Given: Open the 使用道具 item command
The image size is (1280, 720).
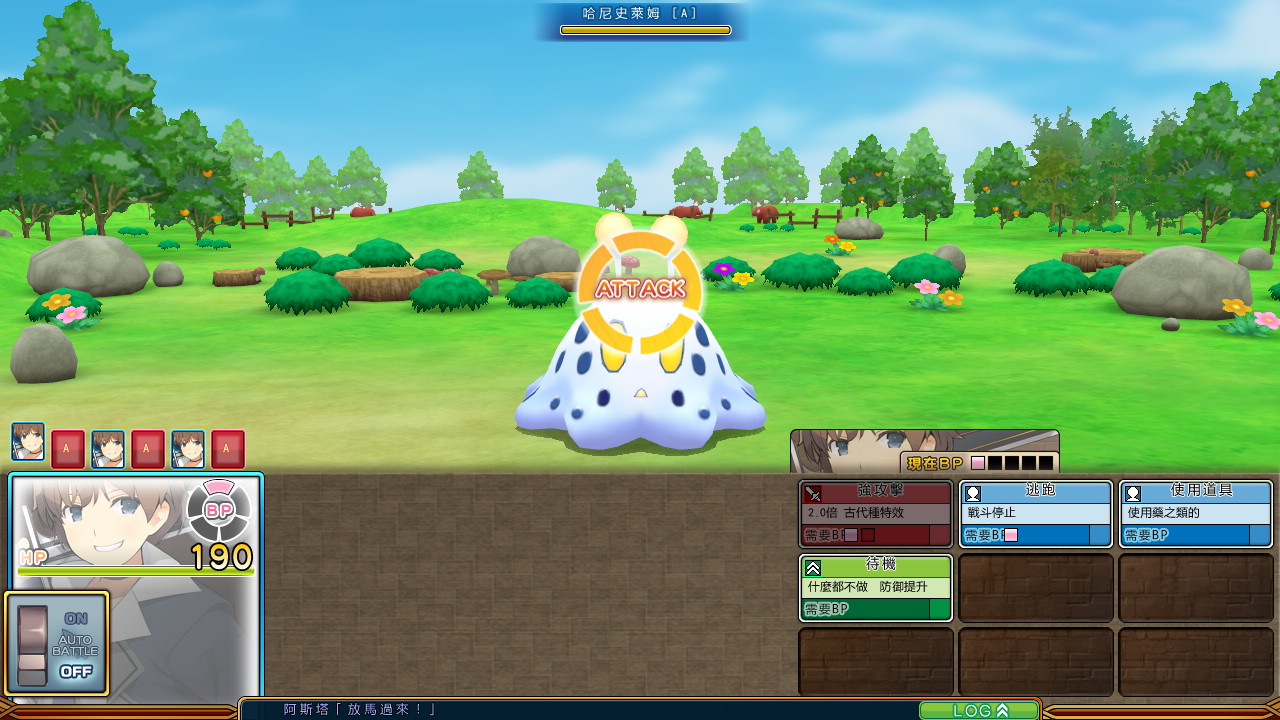Looking at the screenshot, I should [x=1195, y=514].
